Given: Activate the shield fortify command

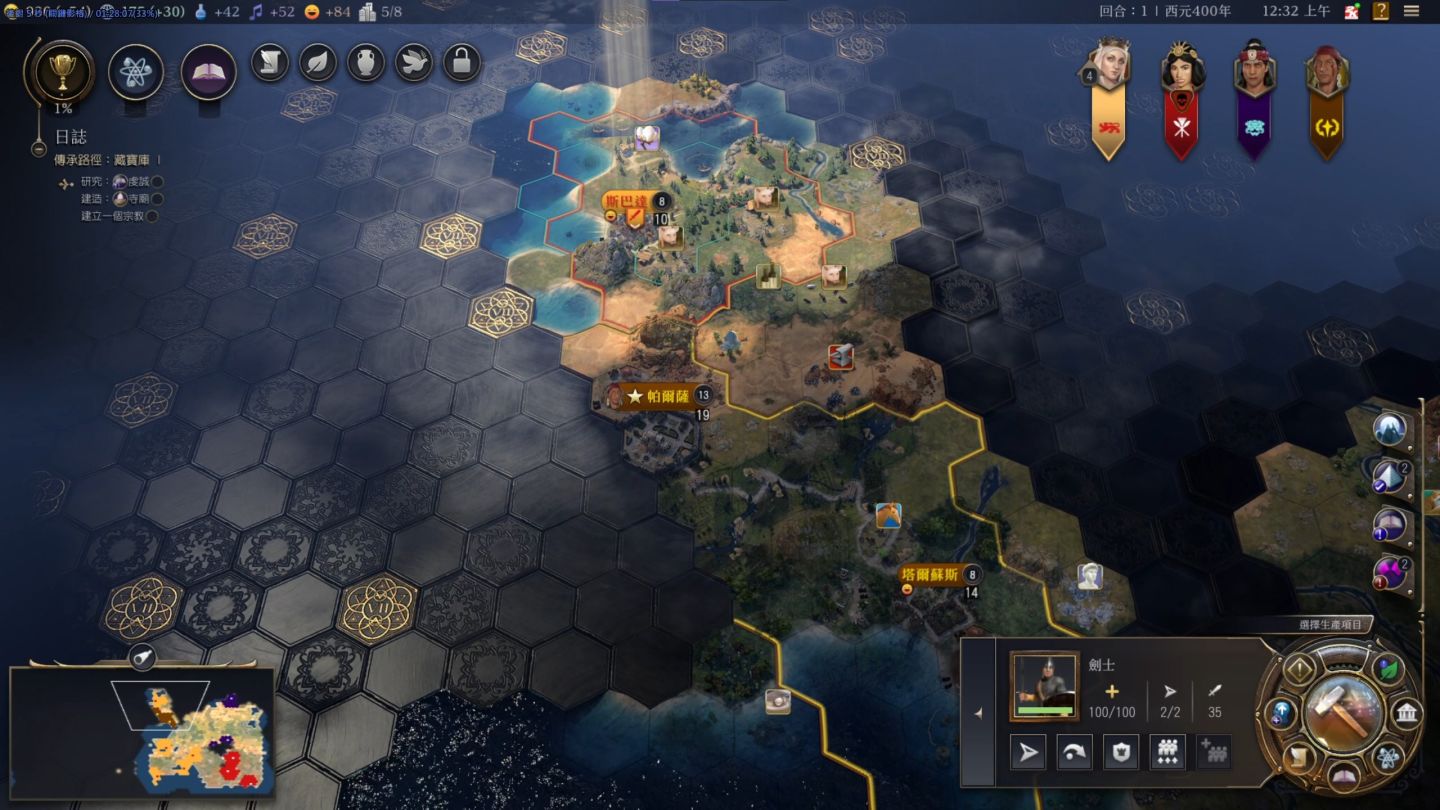Looking at the screenshot, I should [x=1120, y=752].
